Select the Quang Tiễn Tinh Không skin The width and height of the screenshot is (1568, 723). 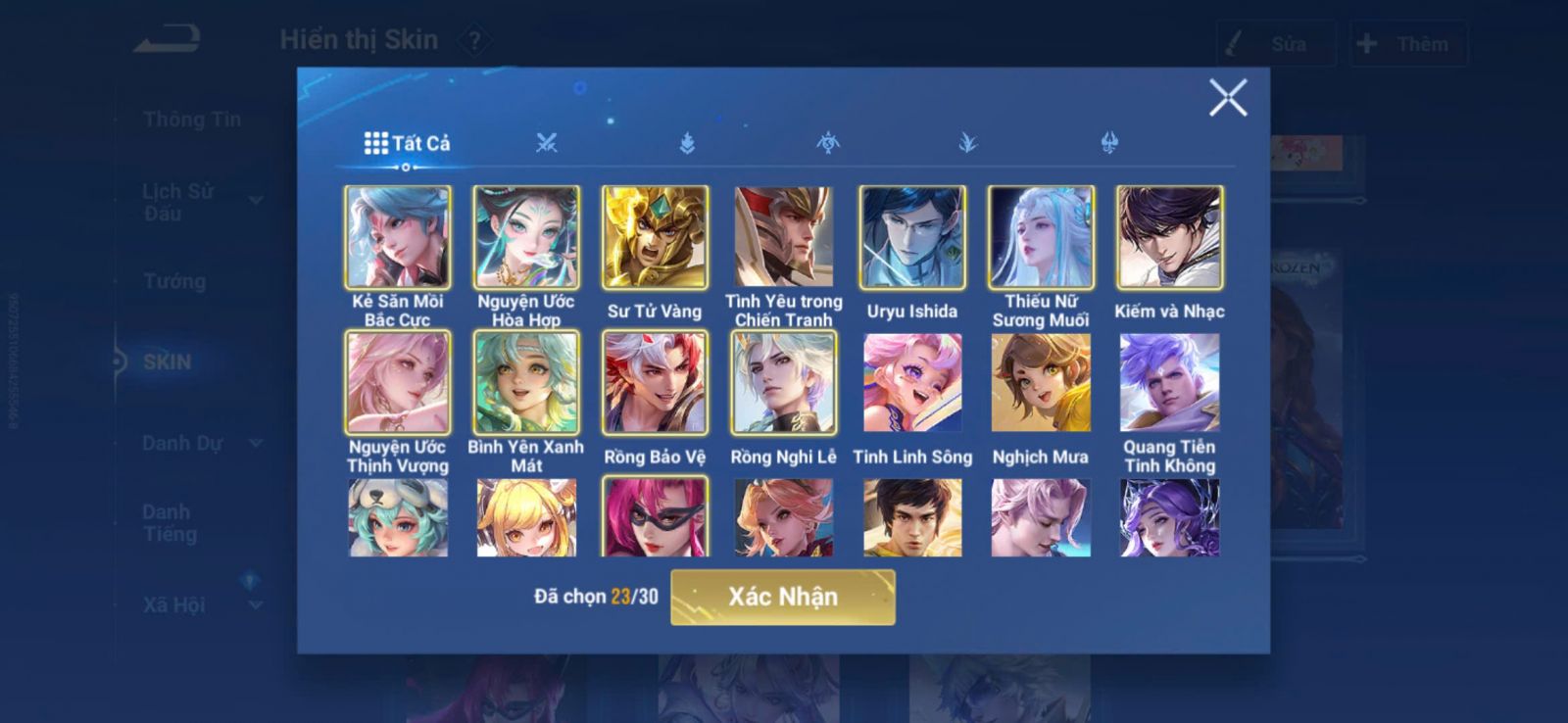(x=1169, y=382)
